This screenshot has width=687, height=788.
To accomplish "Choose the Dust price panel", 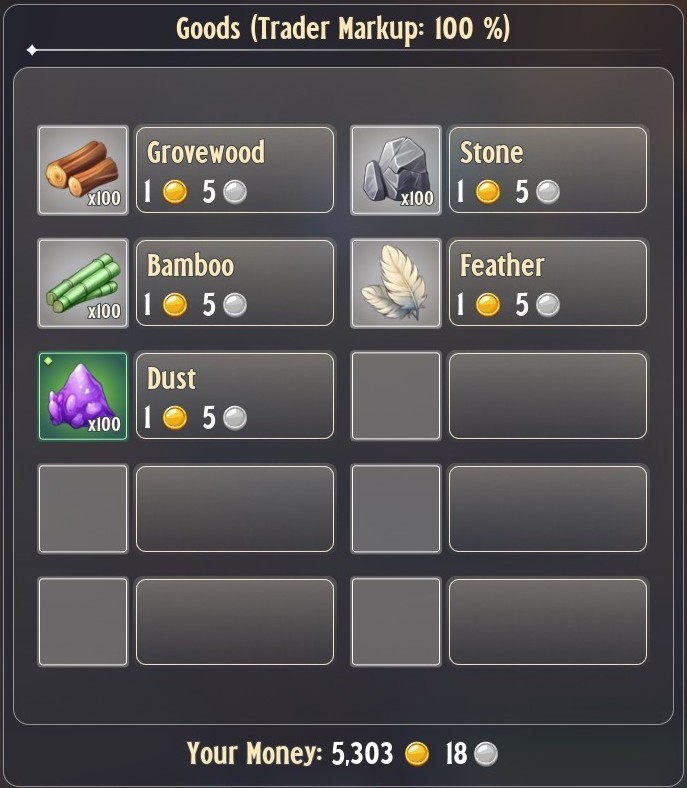I will point(235,396).
